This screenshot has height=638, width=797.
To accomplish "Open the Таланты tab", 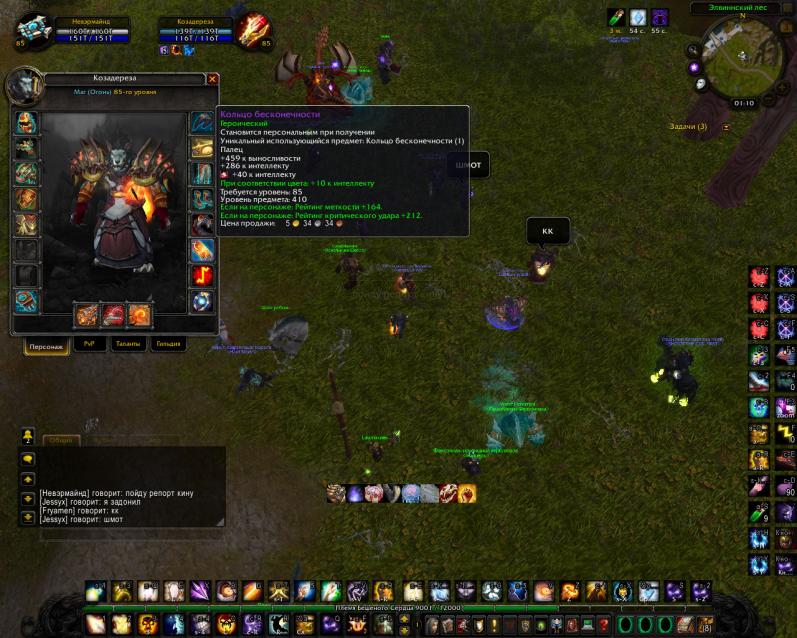I will pos(128,343).
